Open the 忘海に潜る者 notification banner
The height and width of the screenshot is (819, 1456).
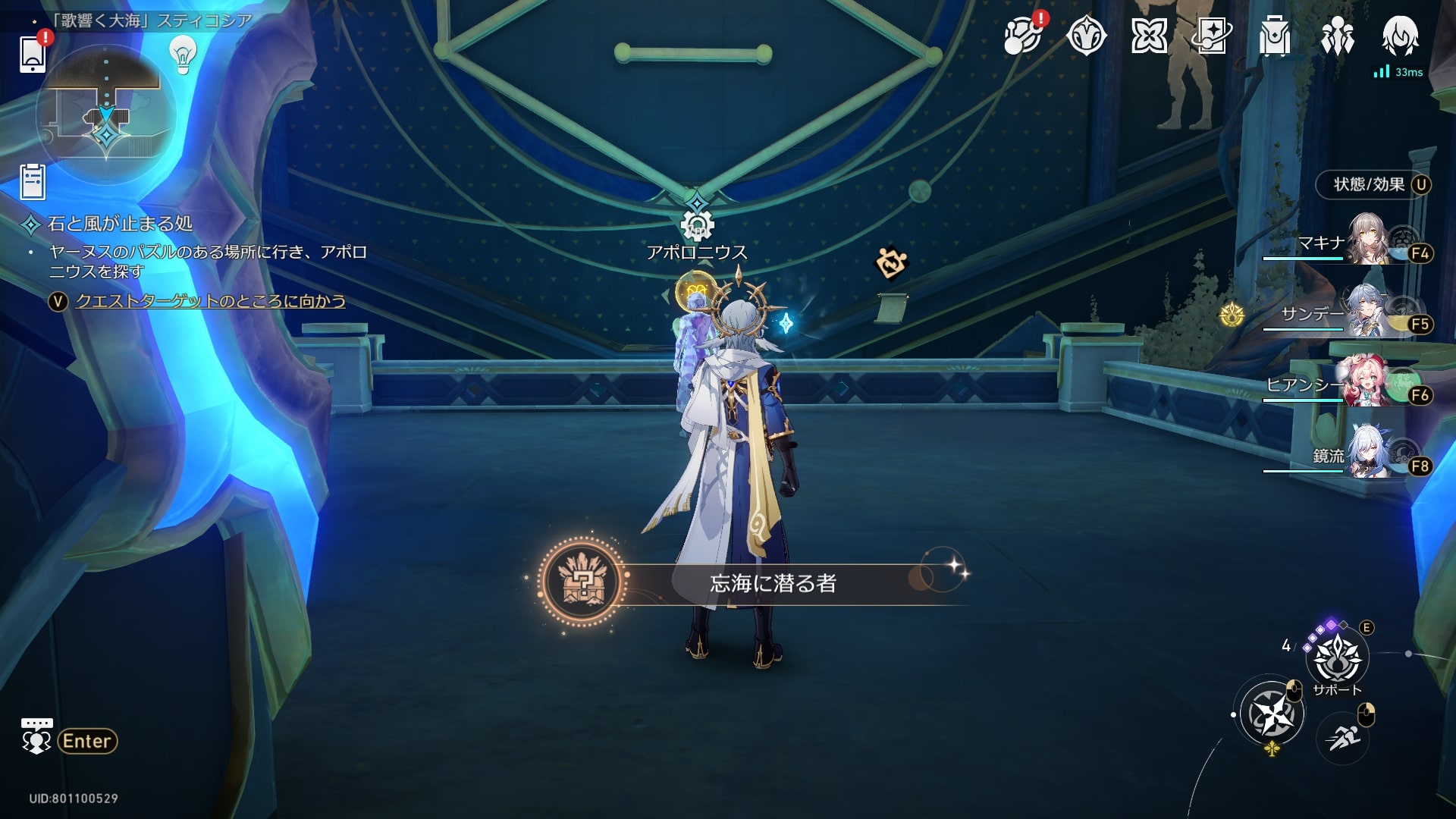click(772, 583)
